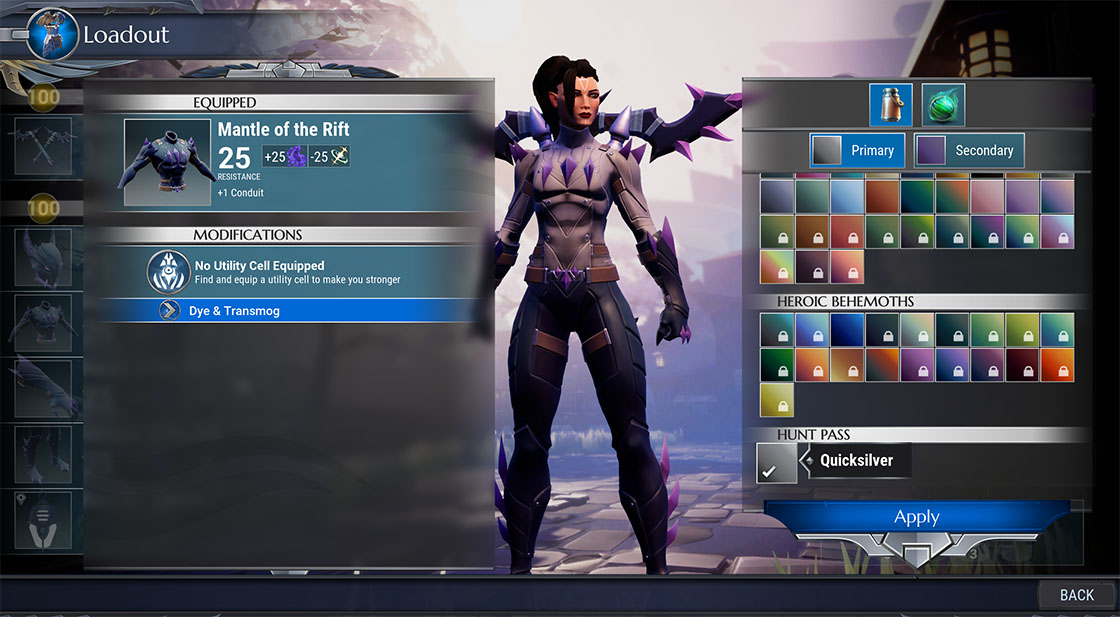Select the Quicksilver Hunt Pass dye
1120x617 pixels.
[x=777, y=463]
